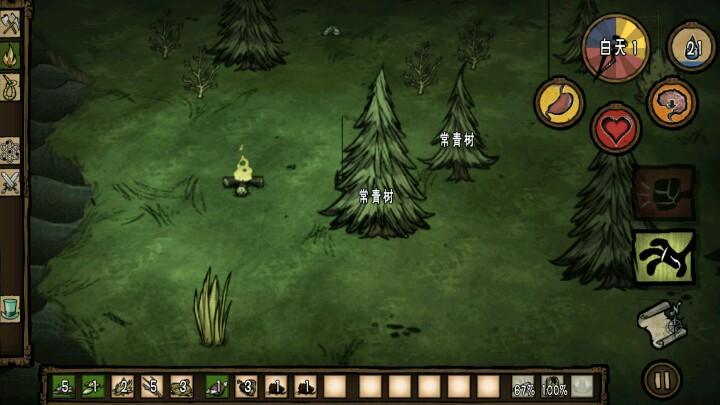Select the first inventory slot with 5 items
Image resolution: width=720 pixels, height=405 pixels.
[63, 386]
